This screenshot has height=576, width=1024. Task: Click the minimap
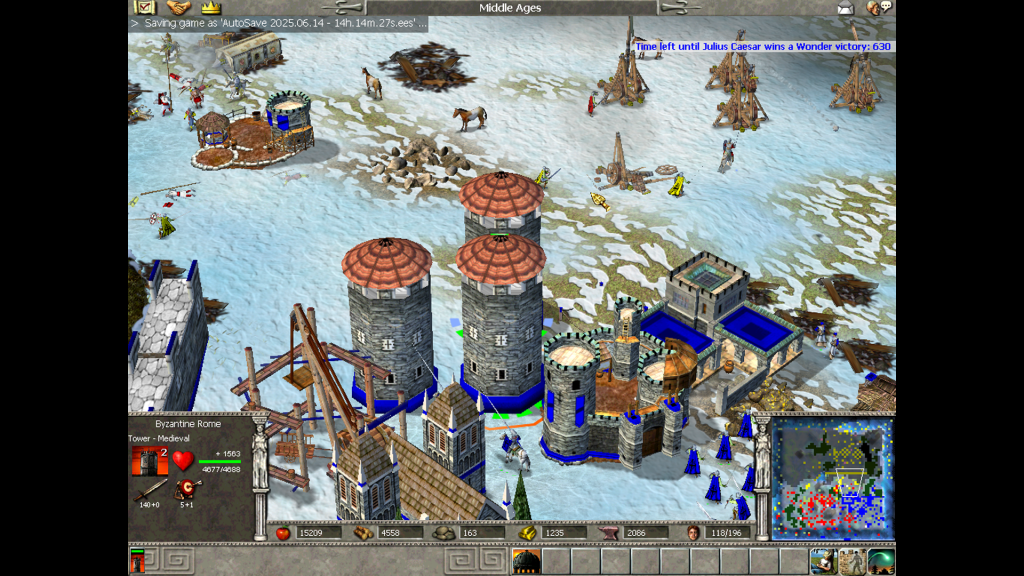pos(832,478)
